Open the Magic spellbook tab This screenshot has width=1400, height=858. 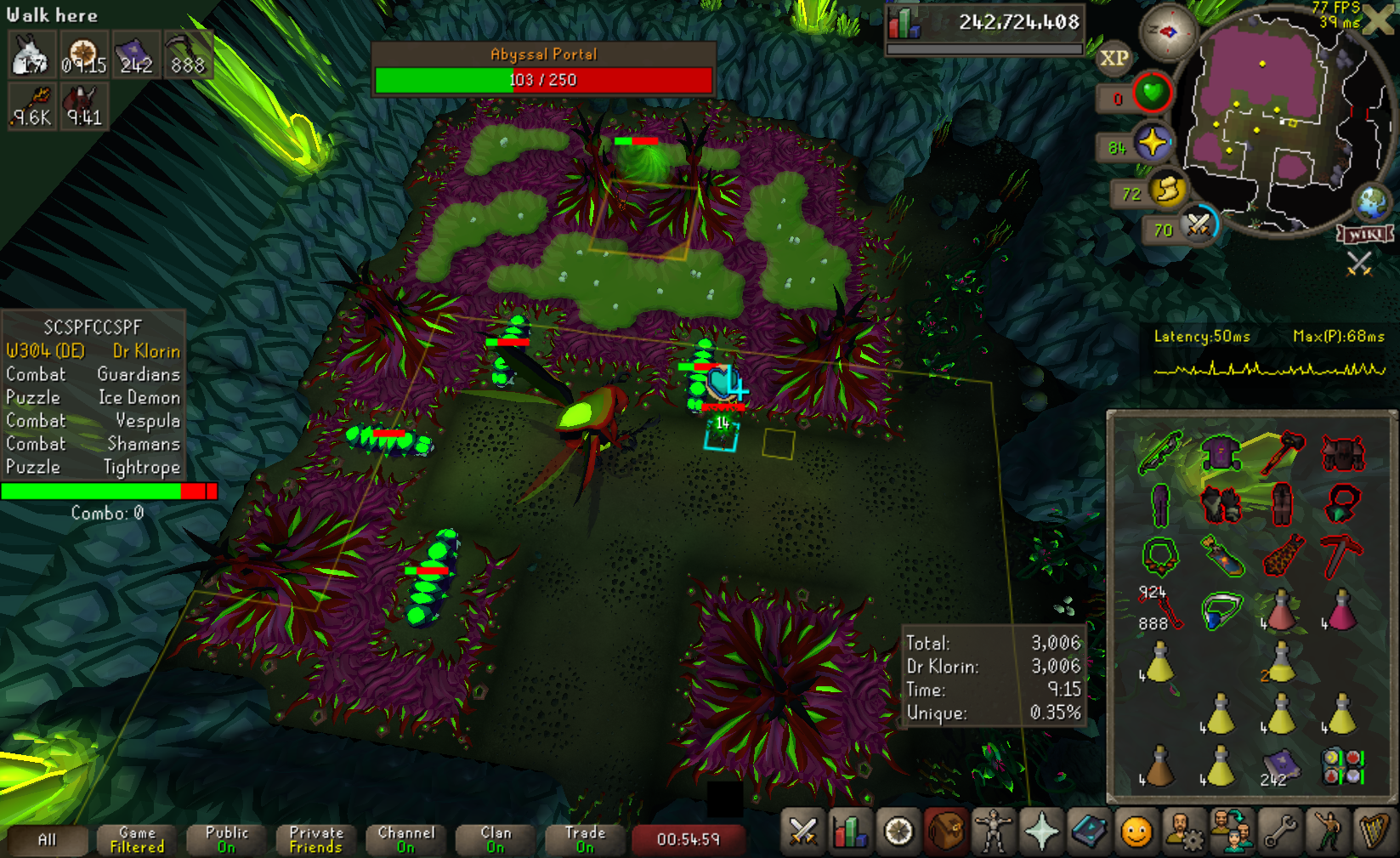(1089, 832)
